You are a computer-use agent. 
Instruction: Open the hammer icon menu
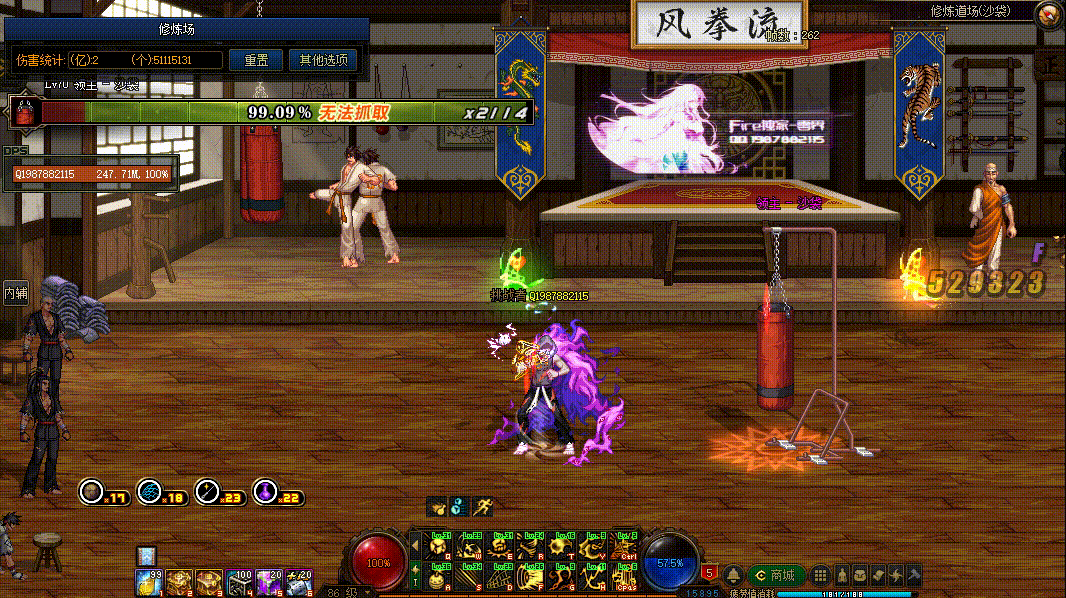click(x=913, y=575)
